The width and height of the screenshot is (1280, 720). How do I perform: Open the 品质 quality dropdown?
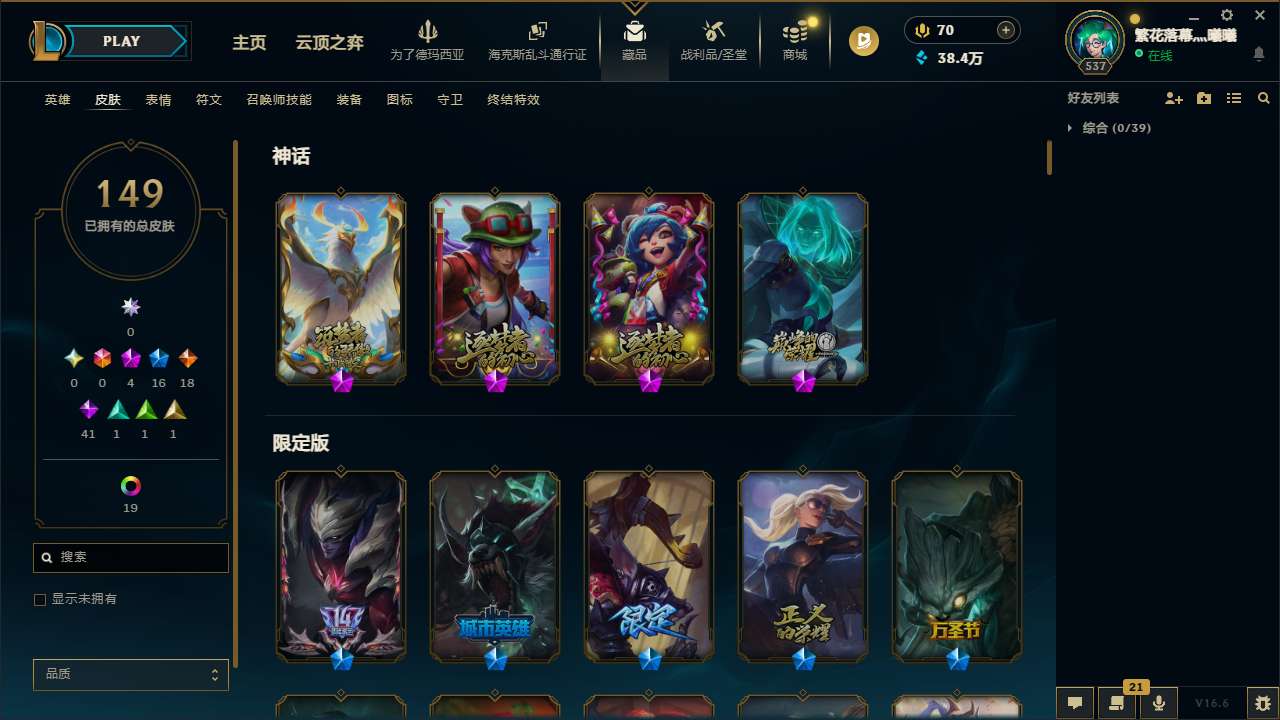point(130,674)
